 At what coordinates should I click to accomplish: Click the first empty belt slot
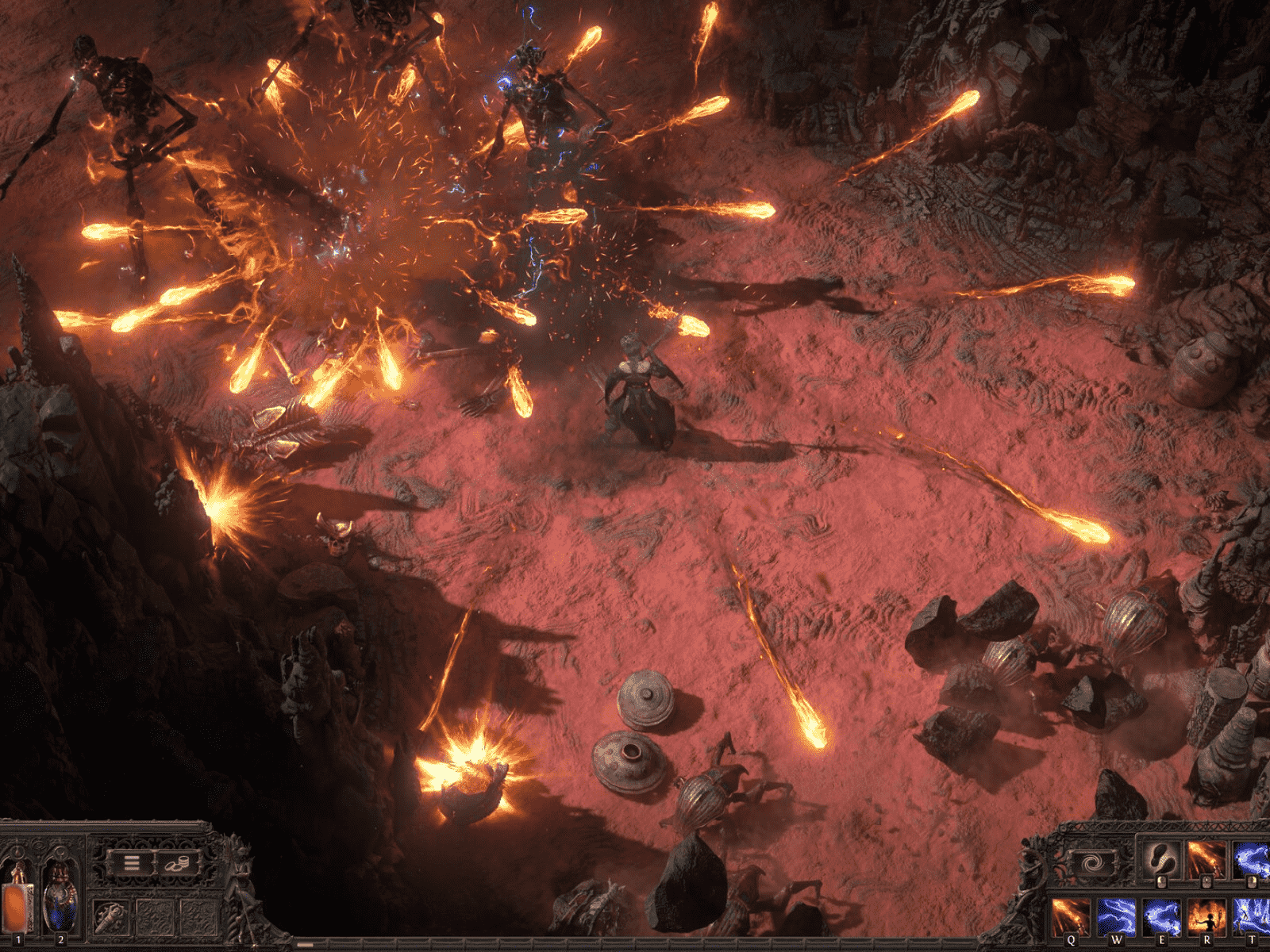[156, 918]
